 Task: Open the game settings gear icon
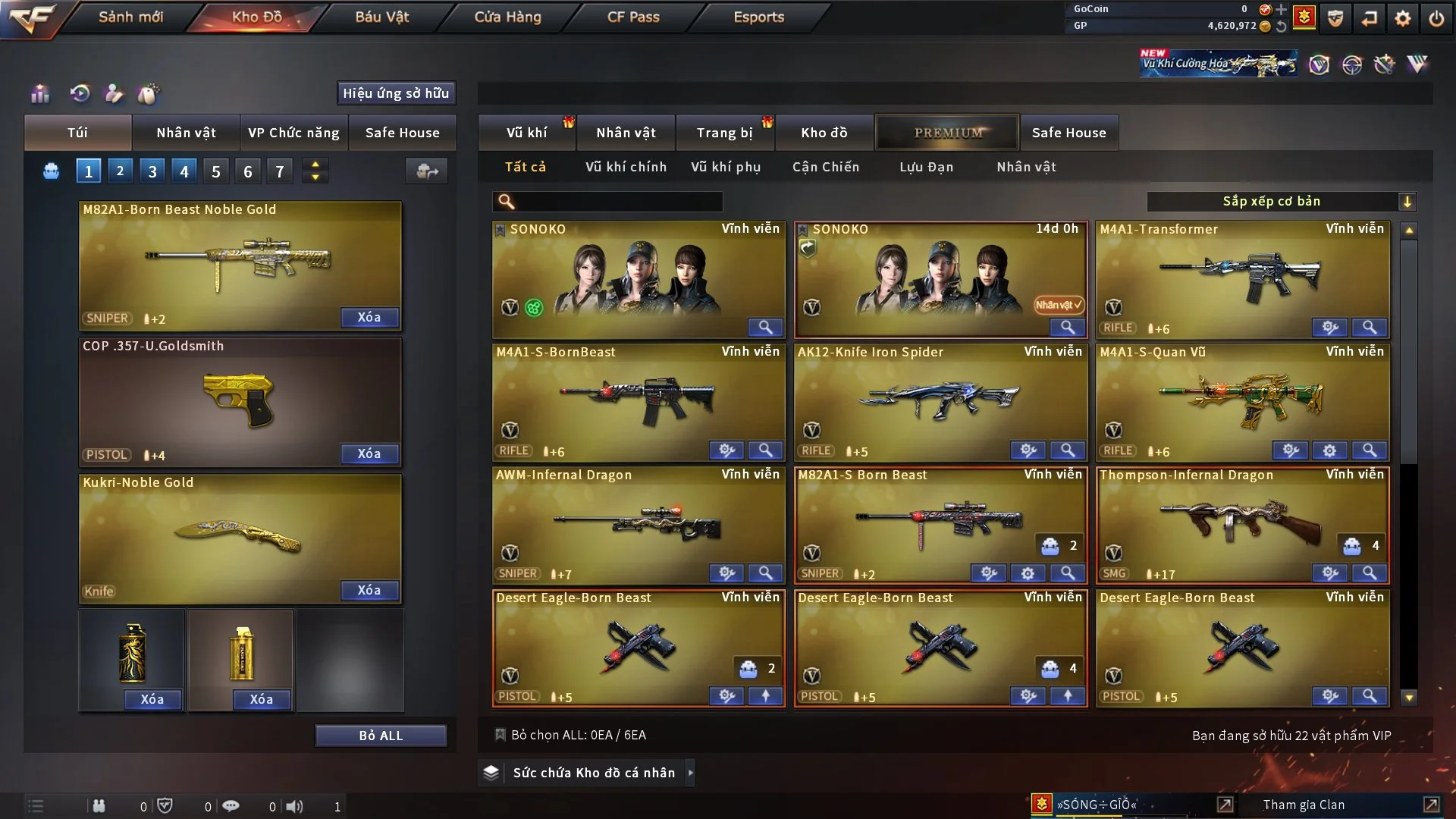point(1404,17)
